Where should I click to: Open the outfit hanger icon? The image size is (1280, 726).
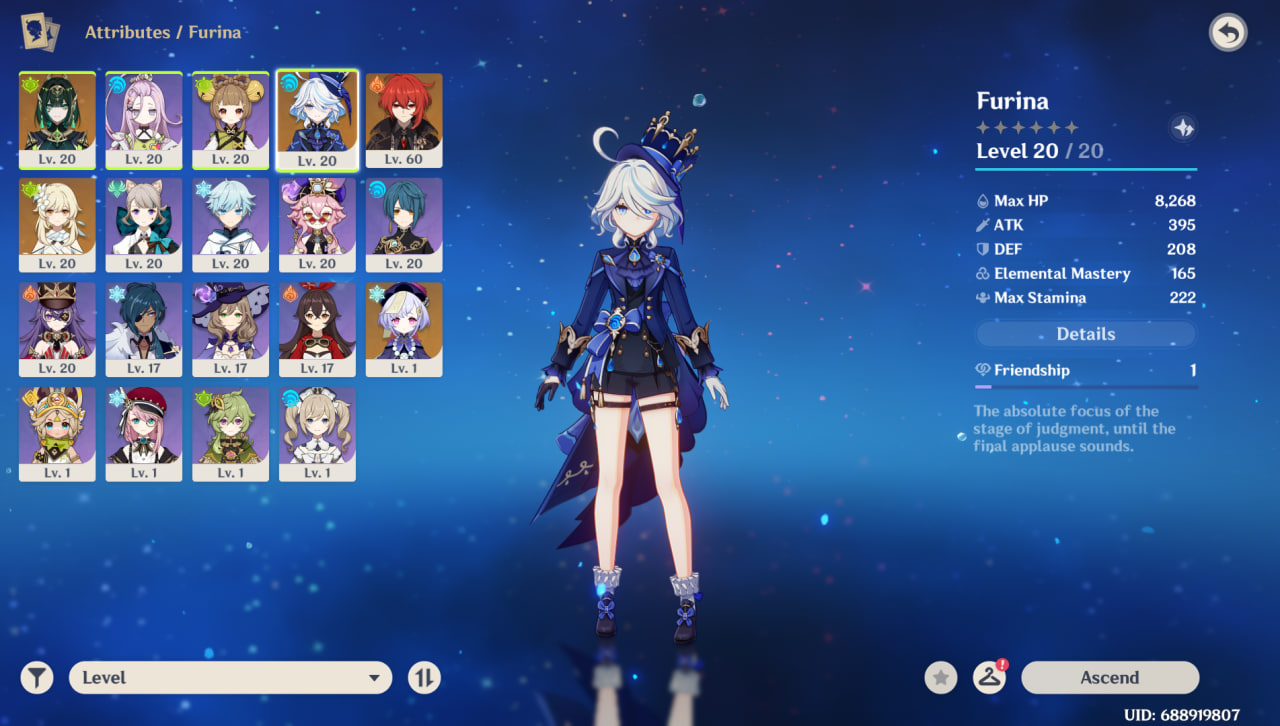coord(989,677)
